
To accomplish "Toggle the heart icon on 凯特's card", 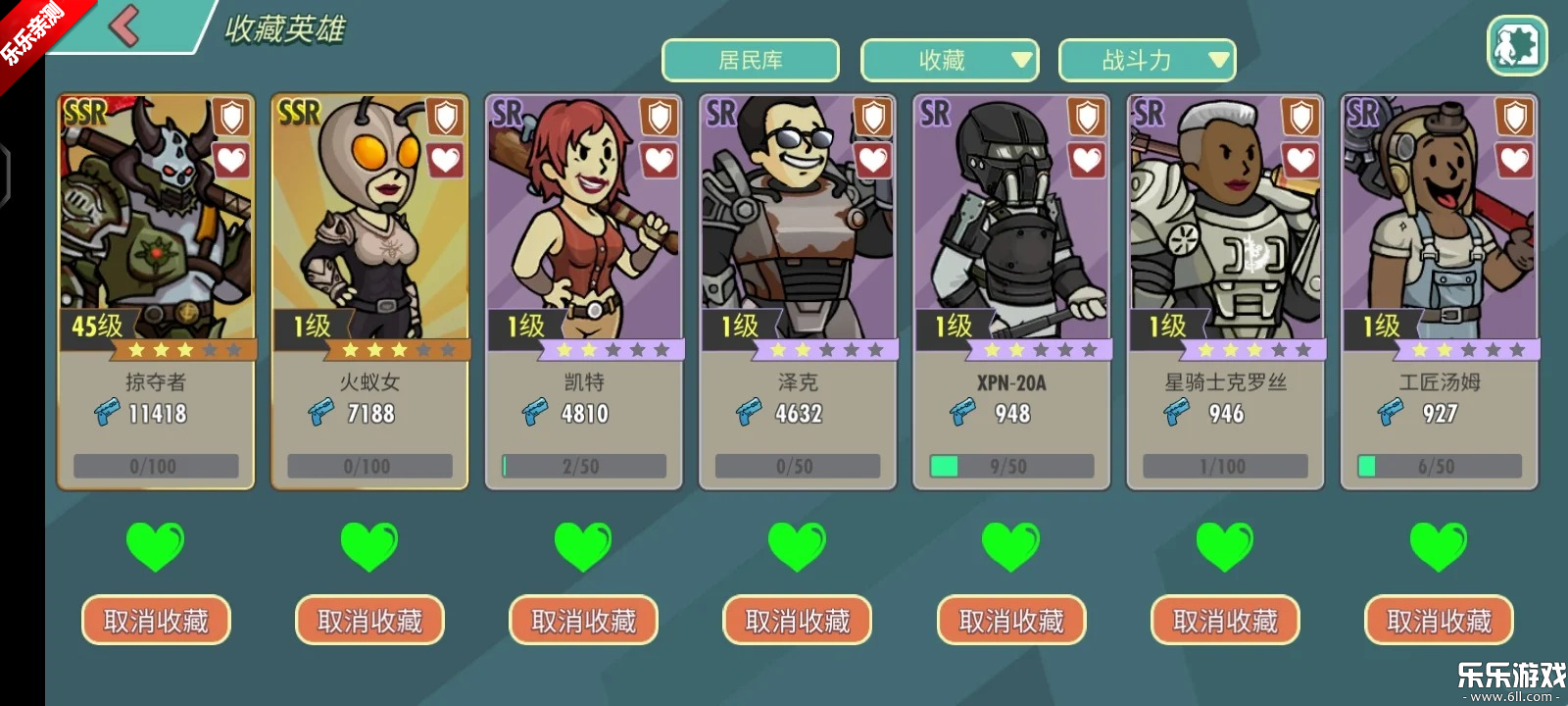I will coord(659,160).
